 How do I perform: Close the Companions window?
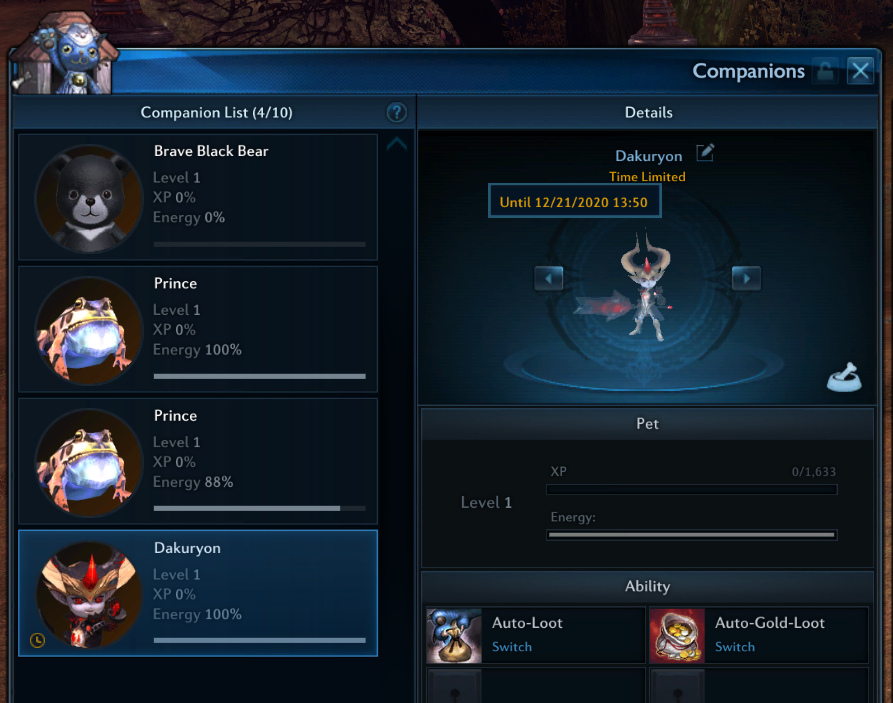pyautogui.click(x=860, y=71)
